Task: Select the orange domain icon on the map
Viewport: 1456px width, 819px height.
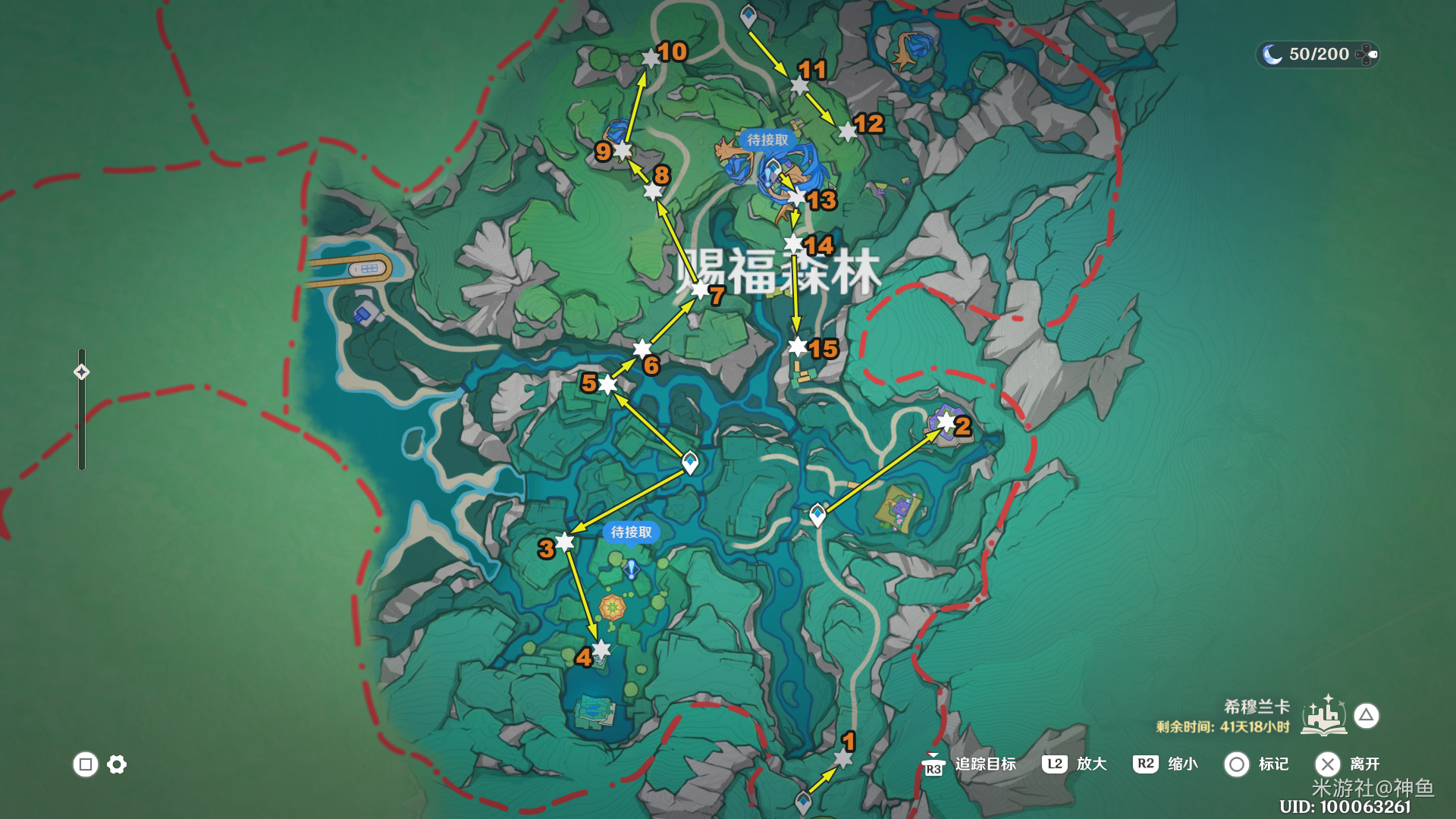Action: [612, 607]
